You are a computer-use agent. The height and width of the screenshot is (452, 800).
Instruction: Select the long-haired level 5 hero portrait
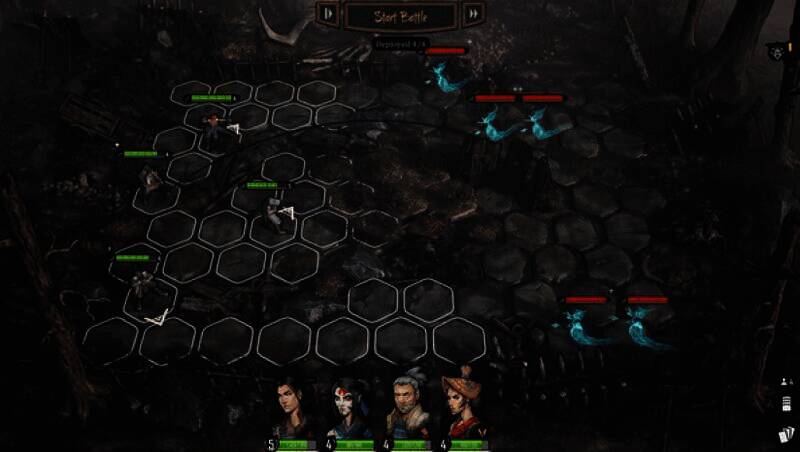290,408
